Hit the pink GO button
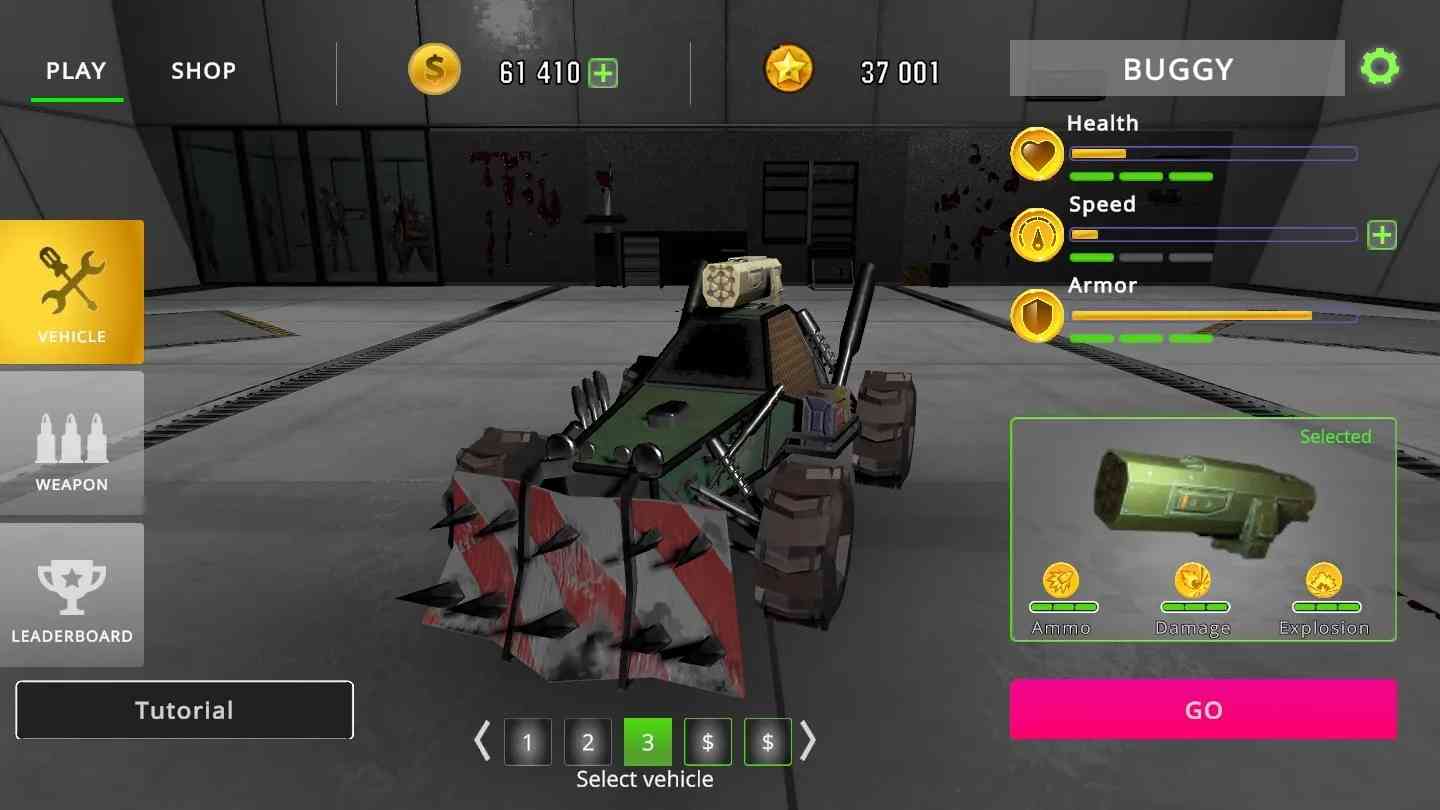This screenshot has height=810, width=1440. [1203, 710]
